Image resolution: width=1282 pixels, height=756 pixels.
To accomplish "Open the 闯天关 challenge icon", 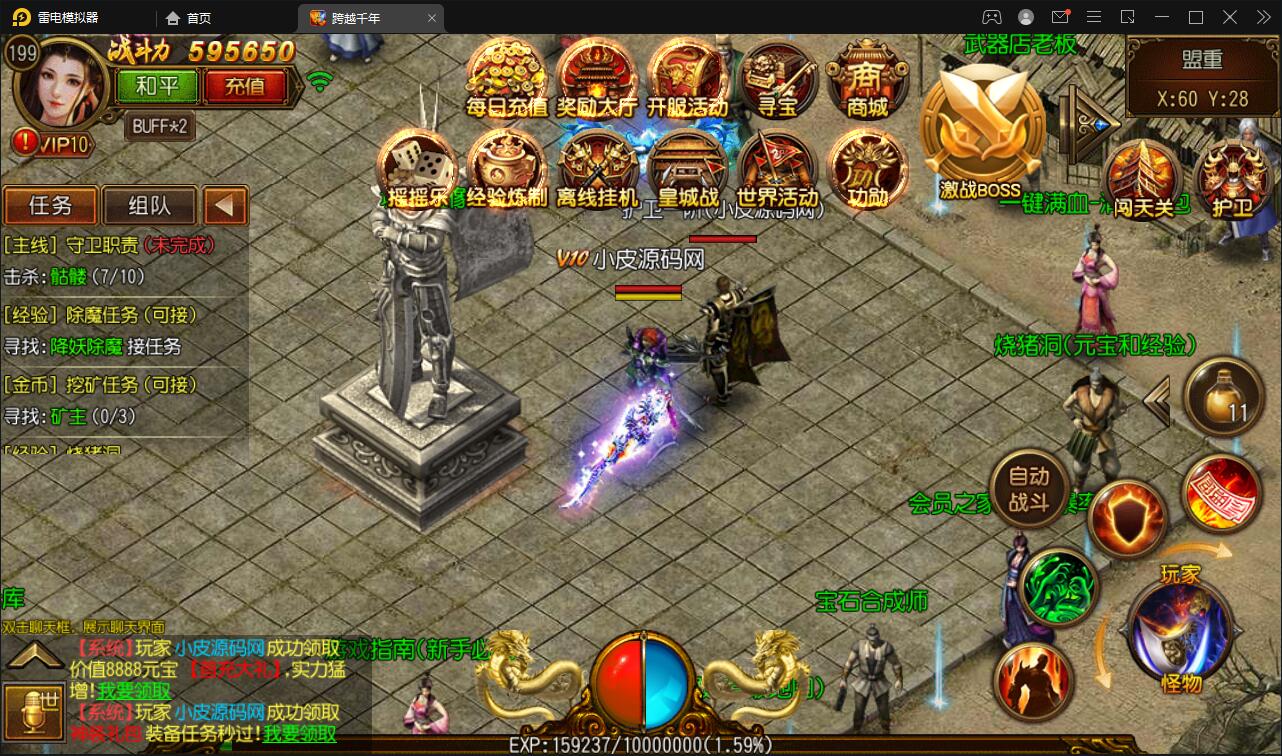I will pos(1142,178).
